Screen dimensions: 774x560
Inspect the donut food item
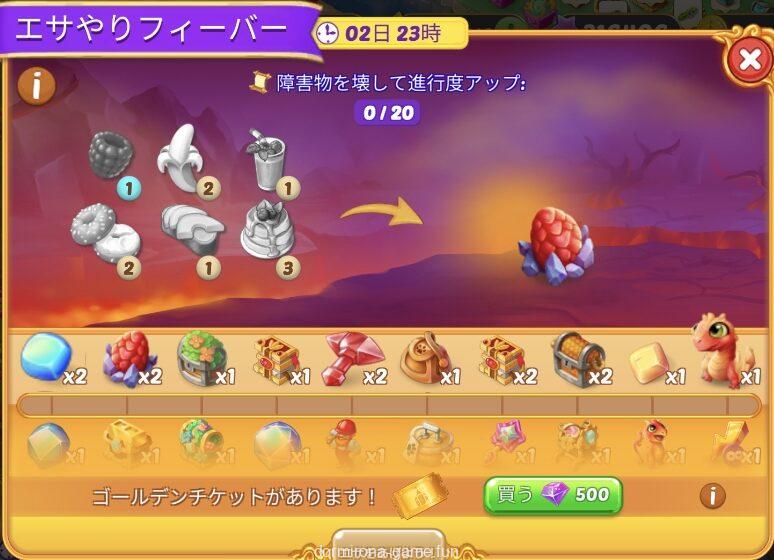[104, 231]
